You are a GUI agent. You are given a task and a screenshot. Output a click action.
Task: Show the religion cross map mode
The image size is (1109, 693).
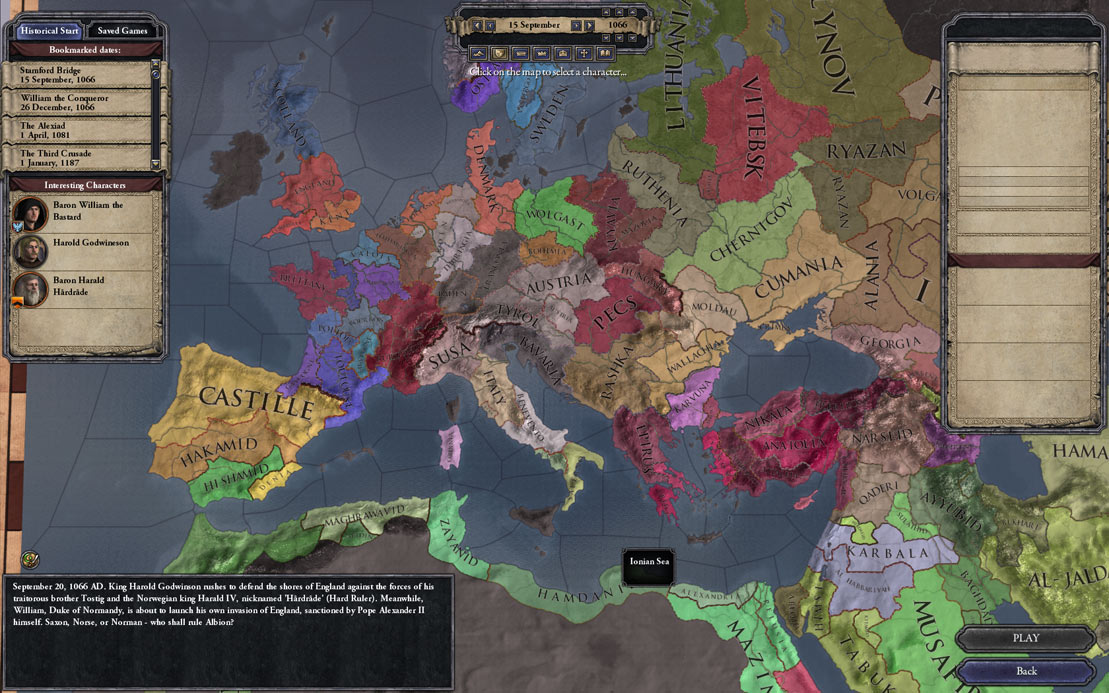(583, 52)
